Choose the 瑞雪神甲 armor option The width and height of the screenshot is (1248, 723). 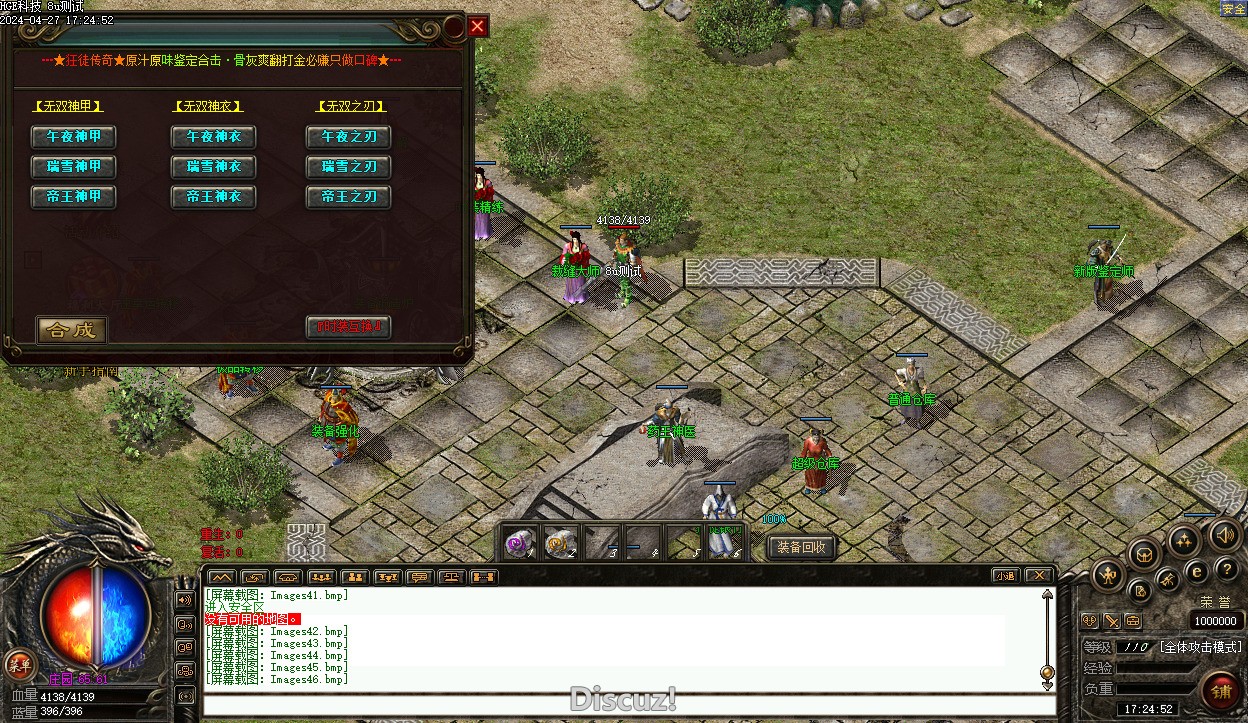click(73, 167)
